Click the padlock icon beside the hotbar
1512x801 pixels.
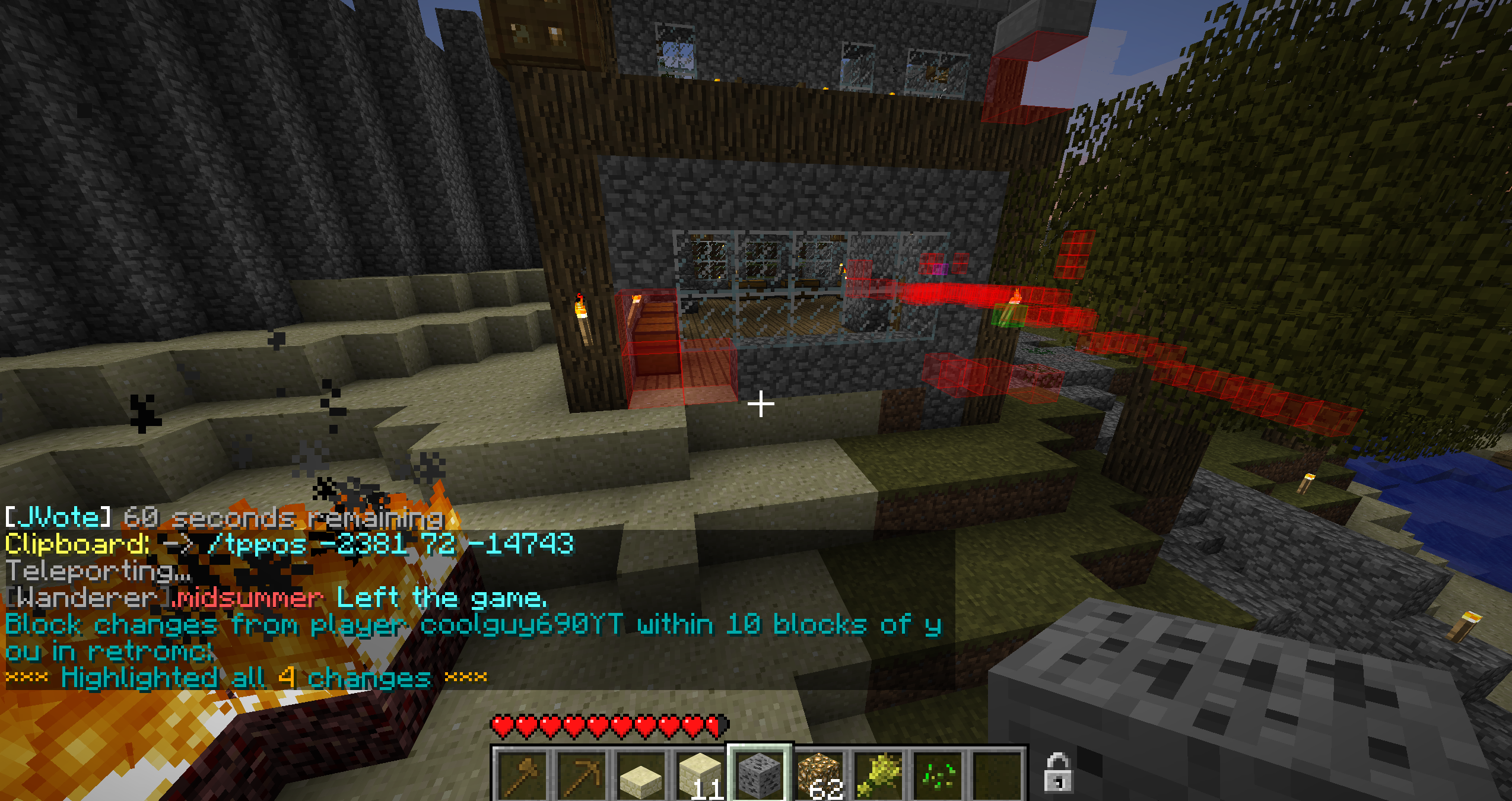coord(1058,773)
